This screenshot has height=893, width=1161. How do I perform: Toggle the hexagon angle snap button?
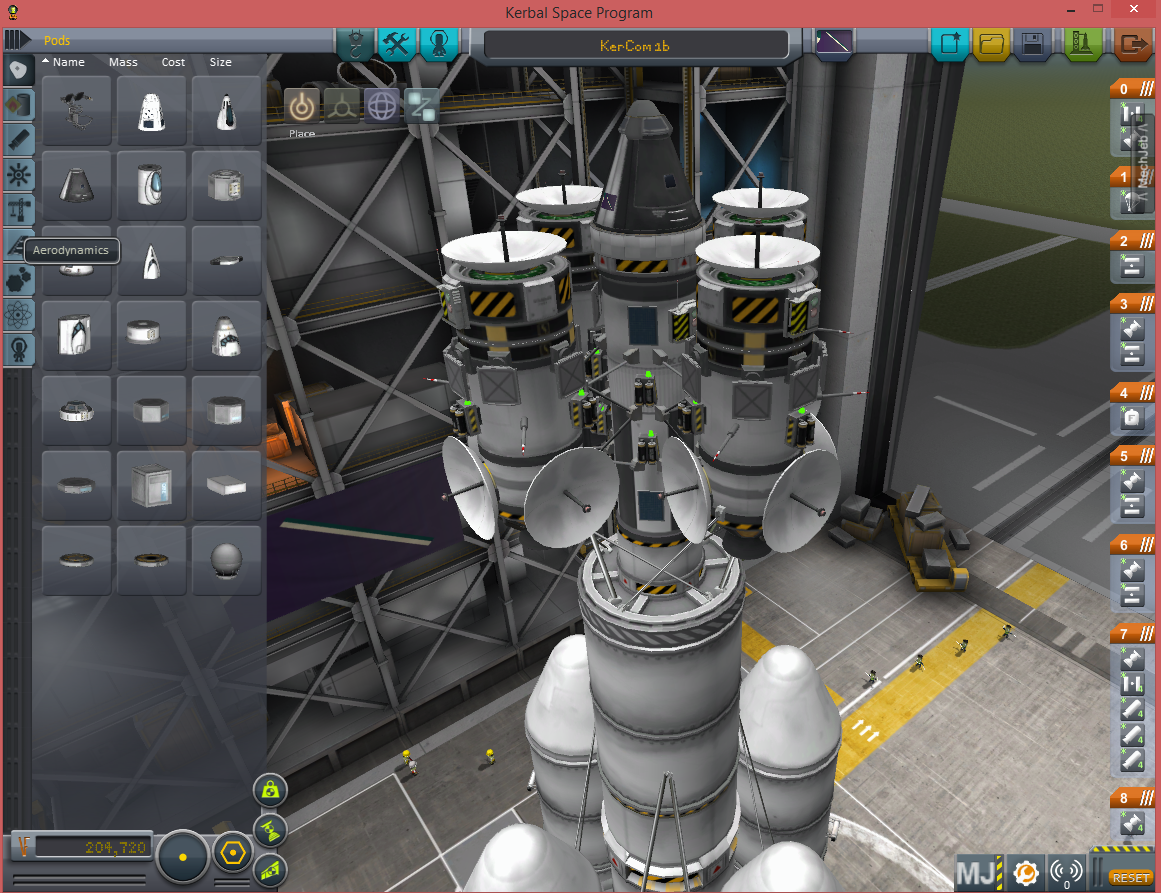[x=232, y=855]
